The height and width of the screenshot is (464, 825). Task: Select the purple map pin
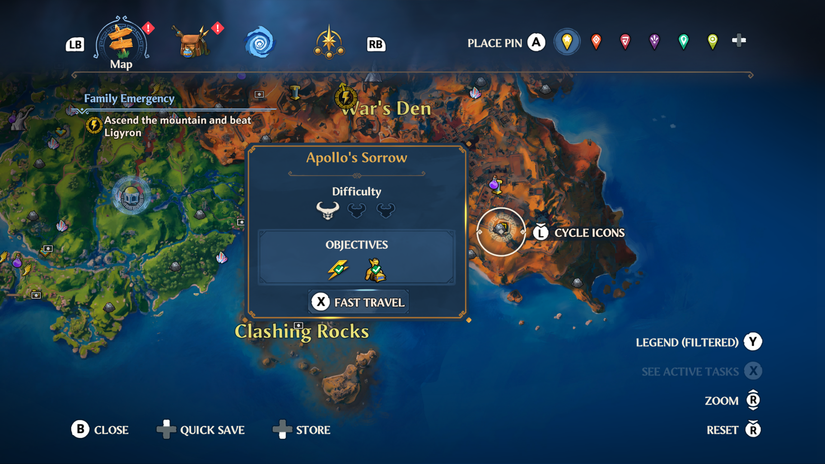tap(654, 42)
